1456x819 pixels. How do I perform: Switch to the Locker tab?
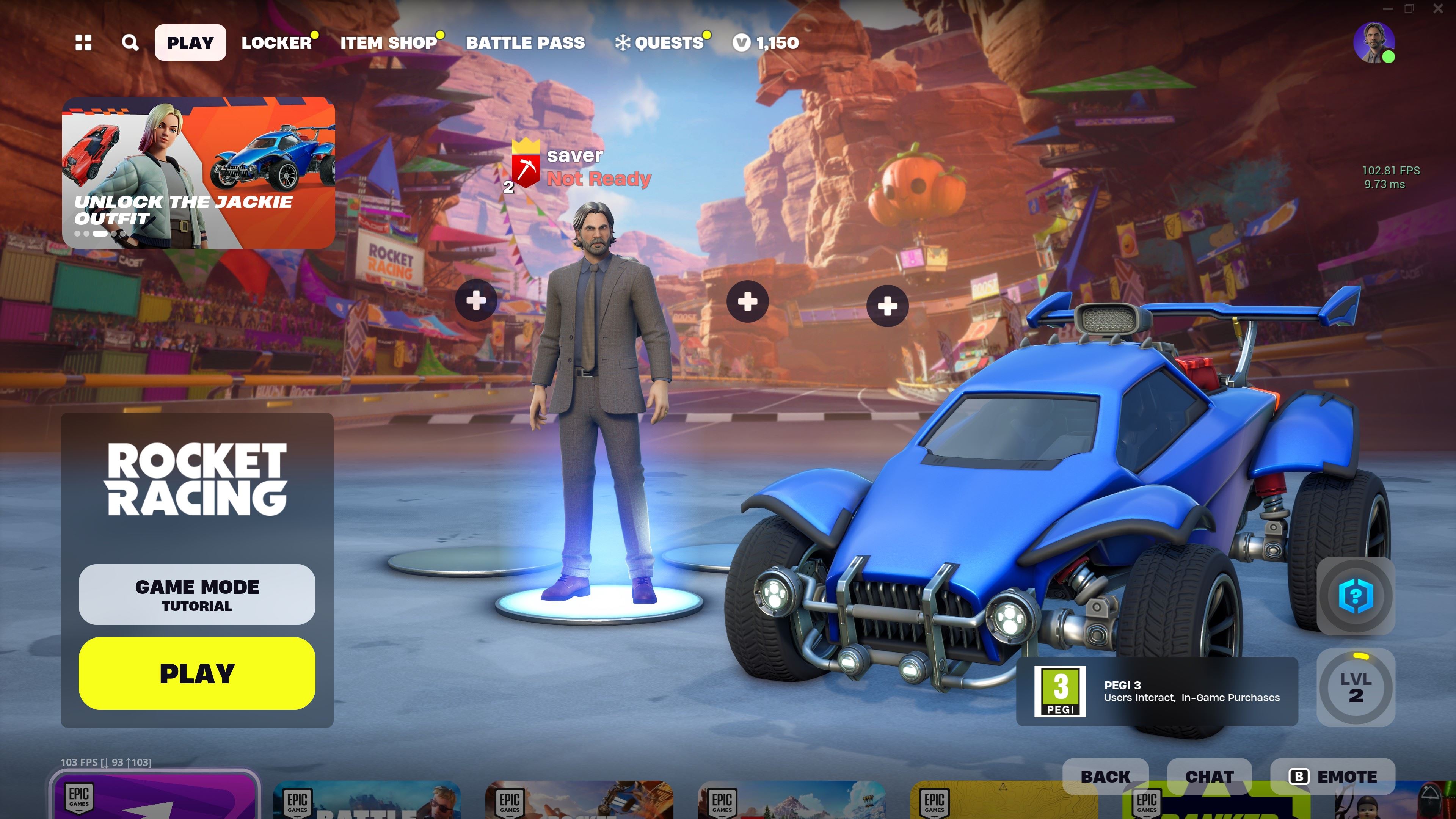click(x=276, y=42)
